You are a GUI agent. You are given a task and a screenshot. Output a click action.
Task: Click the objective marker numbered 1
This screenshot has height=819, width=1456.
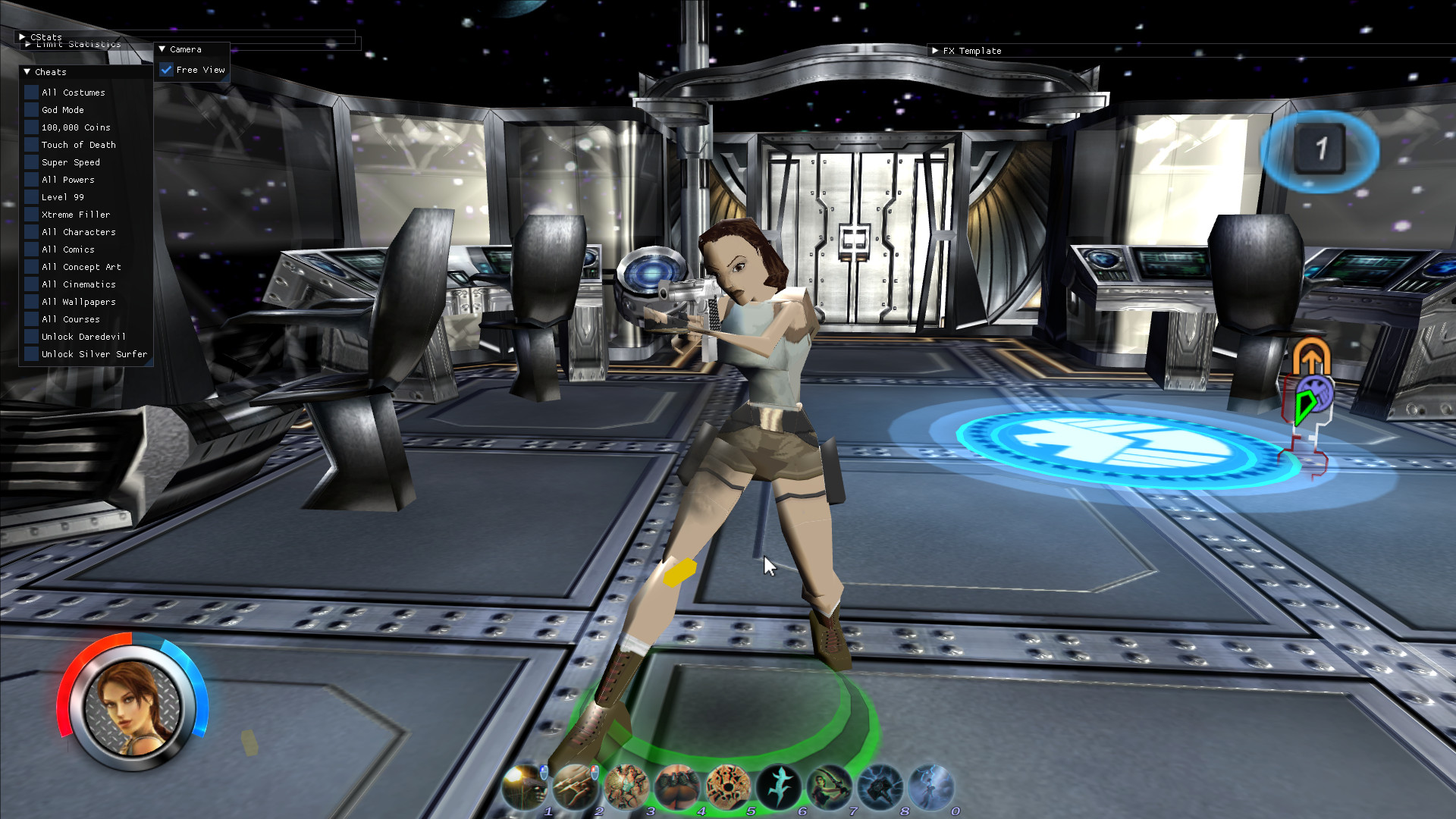[1321, 151]
